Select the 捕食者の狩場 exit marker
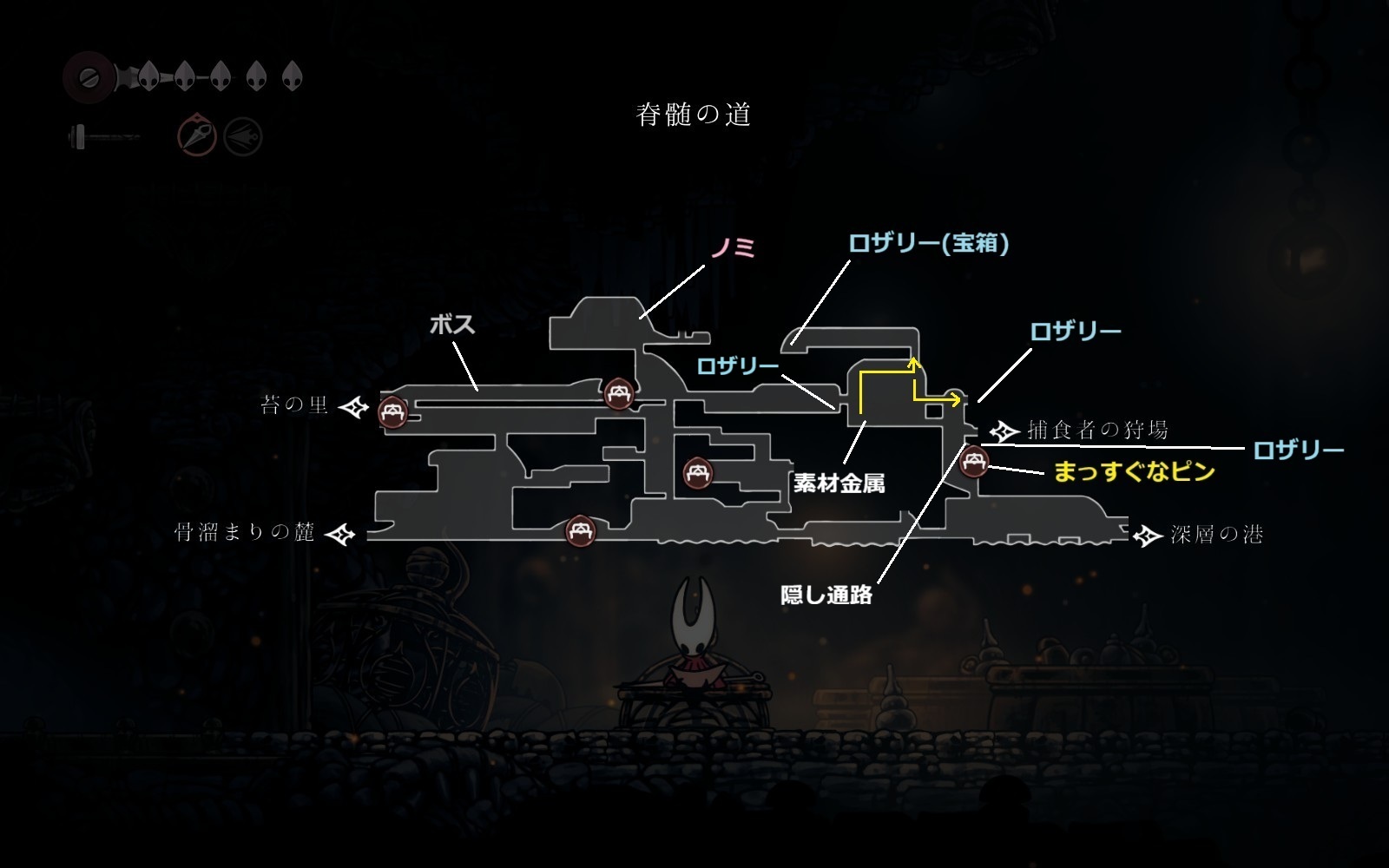Viewport: 1389px width, 868px height. (x=1004, y=431)
